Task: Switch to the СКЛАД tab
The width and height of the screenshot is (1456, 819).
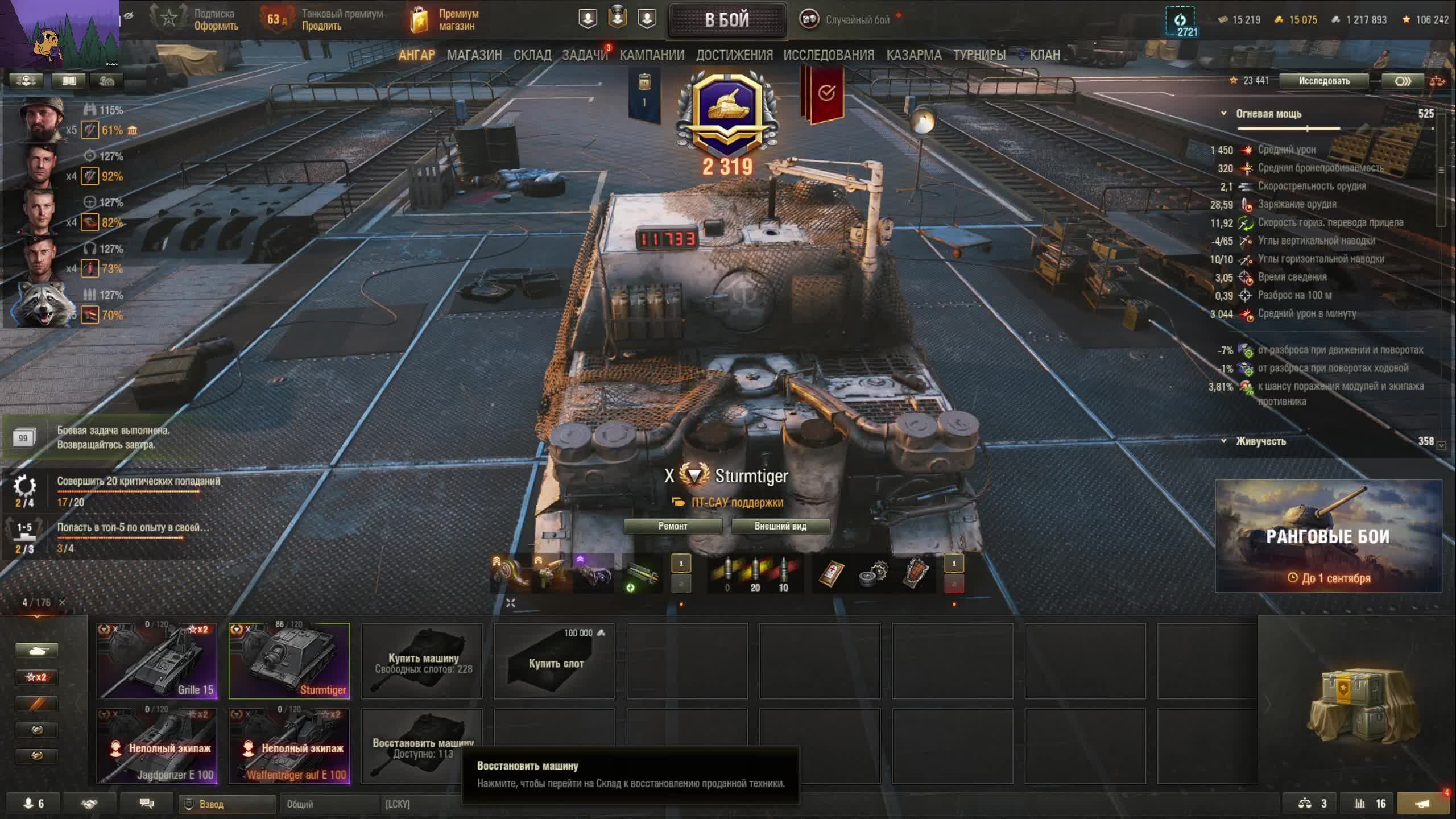Action: 532,55
